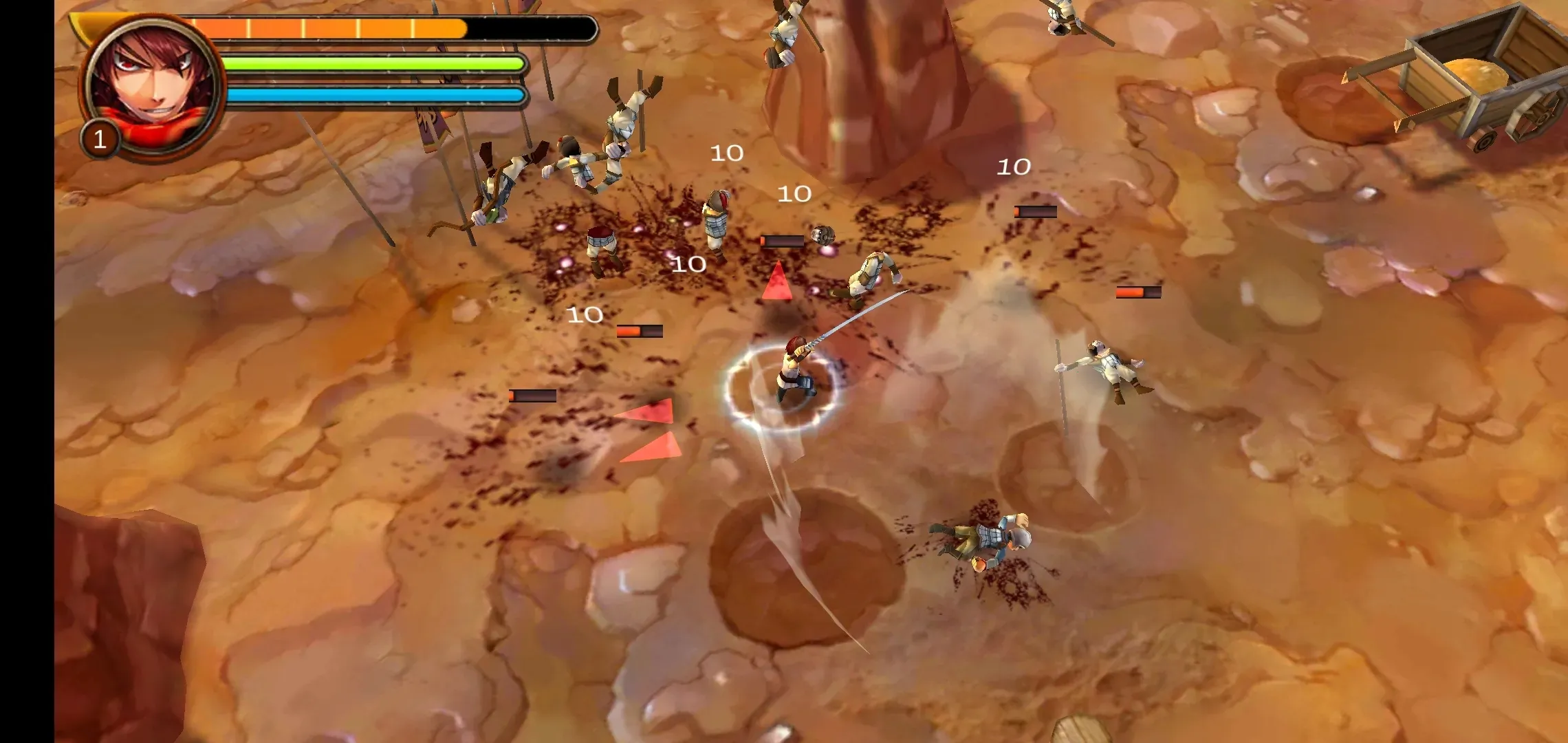Click the charging enemy soldier mid-screen
Image resolution: width=1568 pixels, height=743 pixels.
click(873, 275)
